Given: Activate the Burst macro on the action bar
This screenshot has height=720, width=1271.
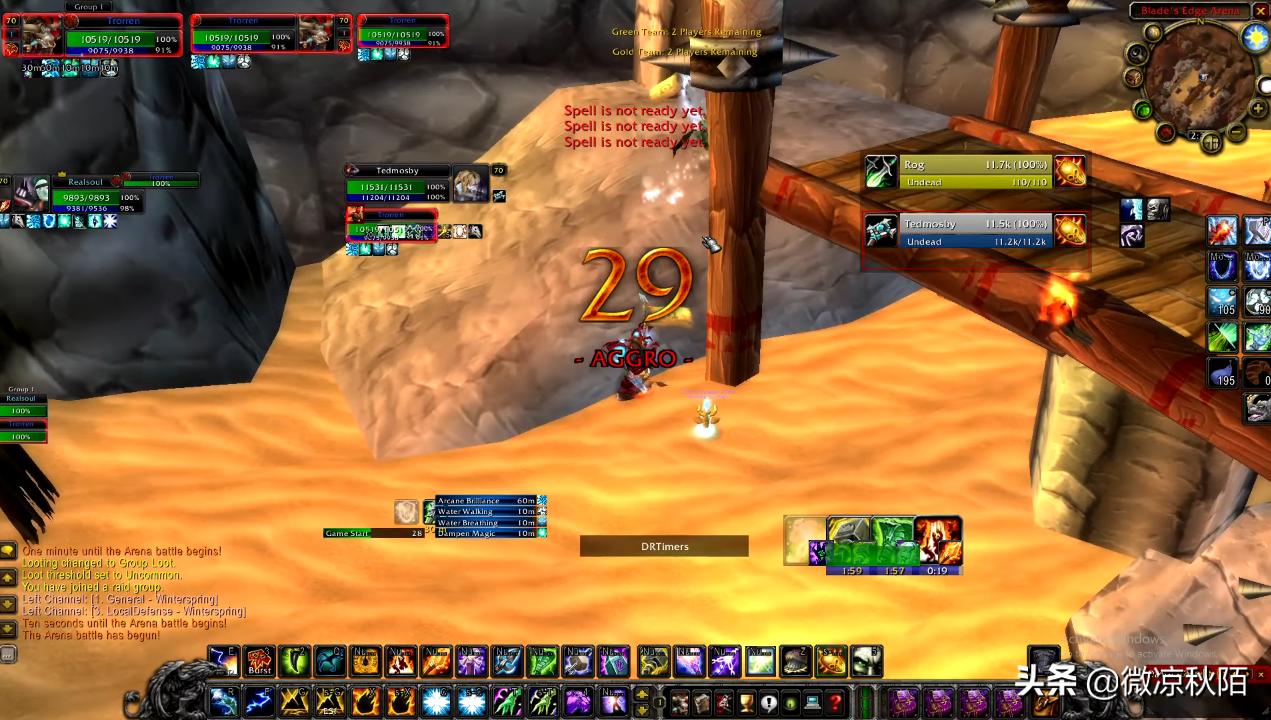Looking at the screenshot, I should [x=259, y=660].
